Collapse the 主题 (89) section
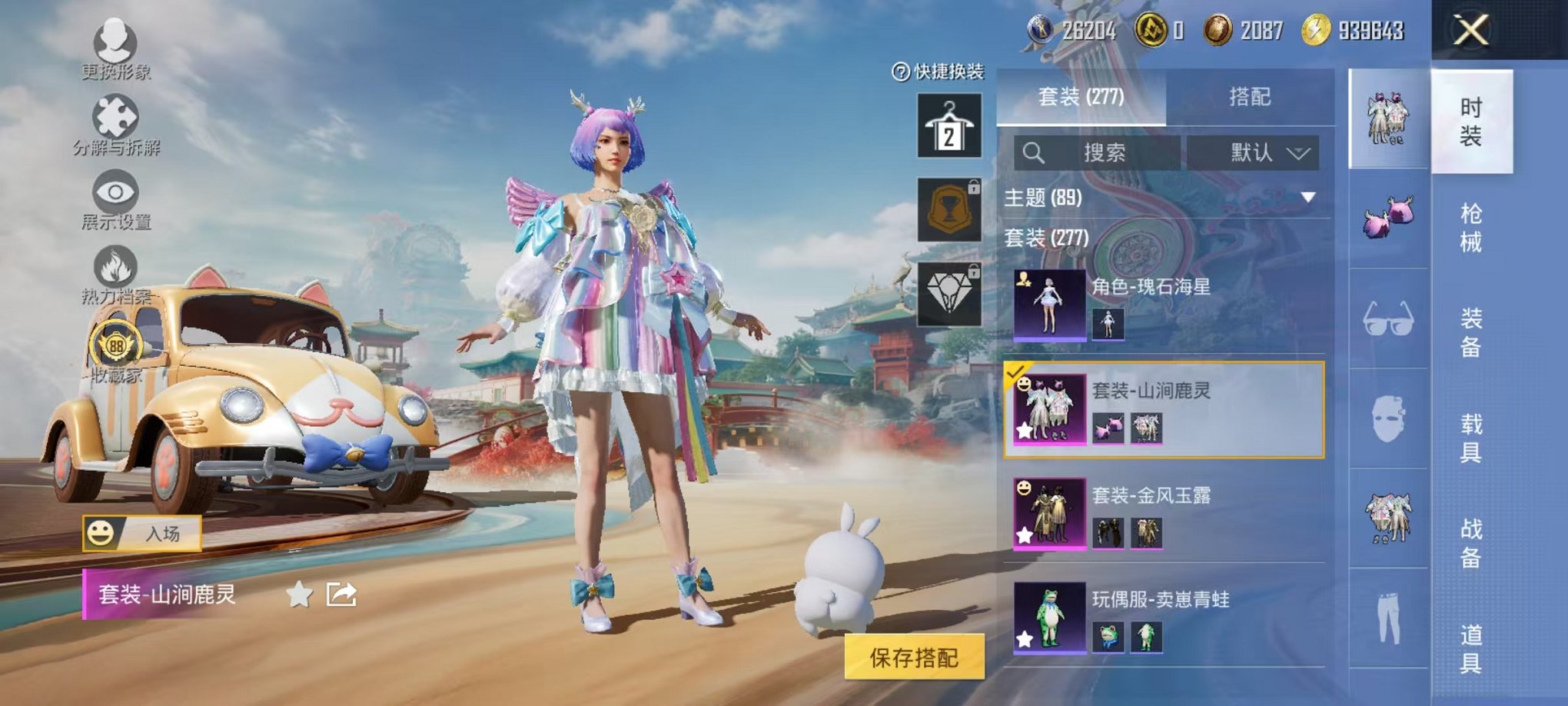This screenshot has width=1568, height=706. [1309, 197]
